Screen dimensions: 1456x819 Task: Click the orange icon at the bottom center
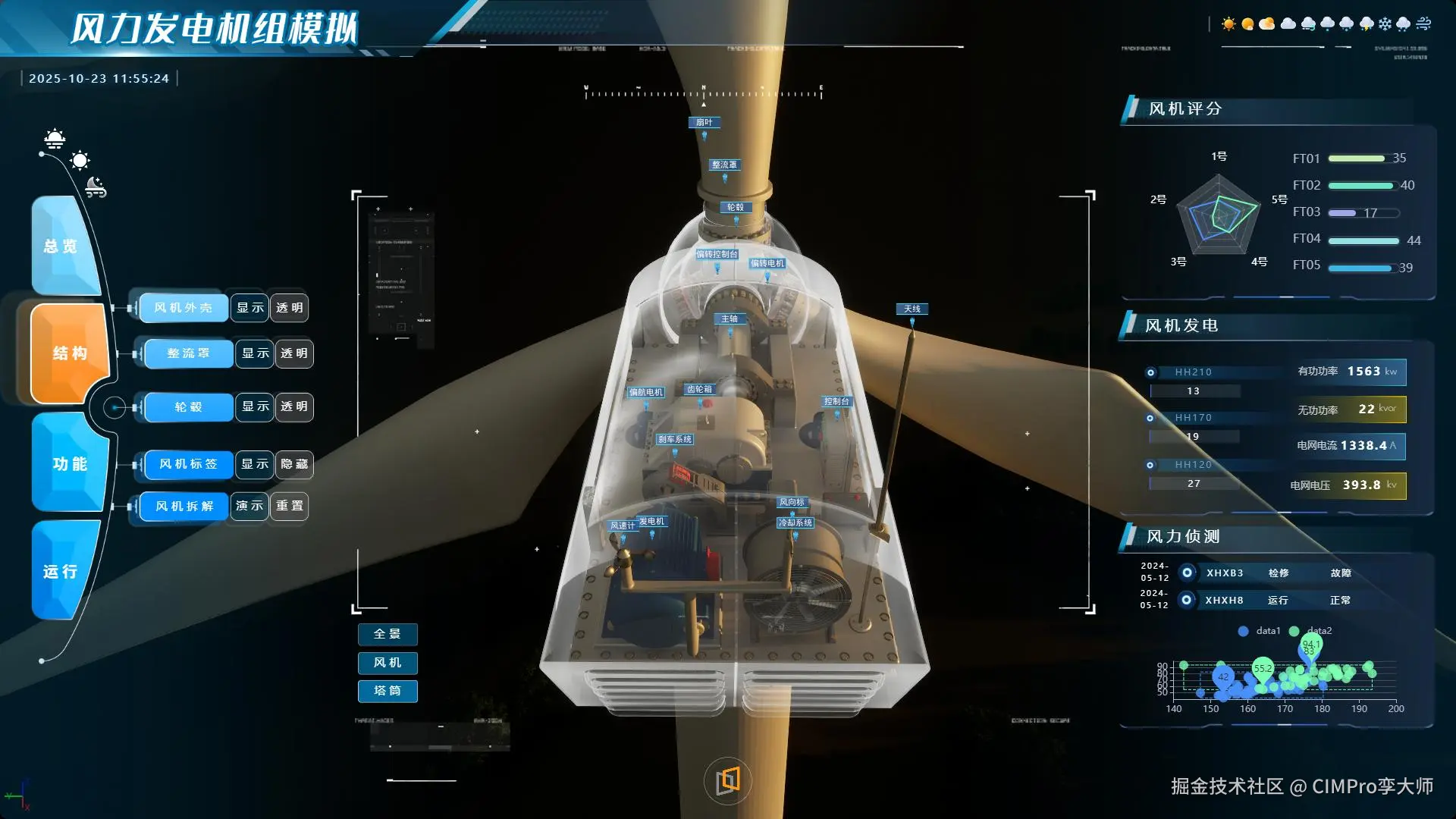pos(728,780)
